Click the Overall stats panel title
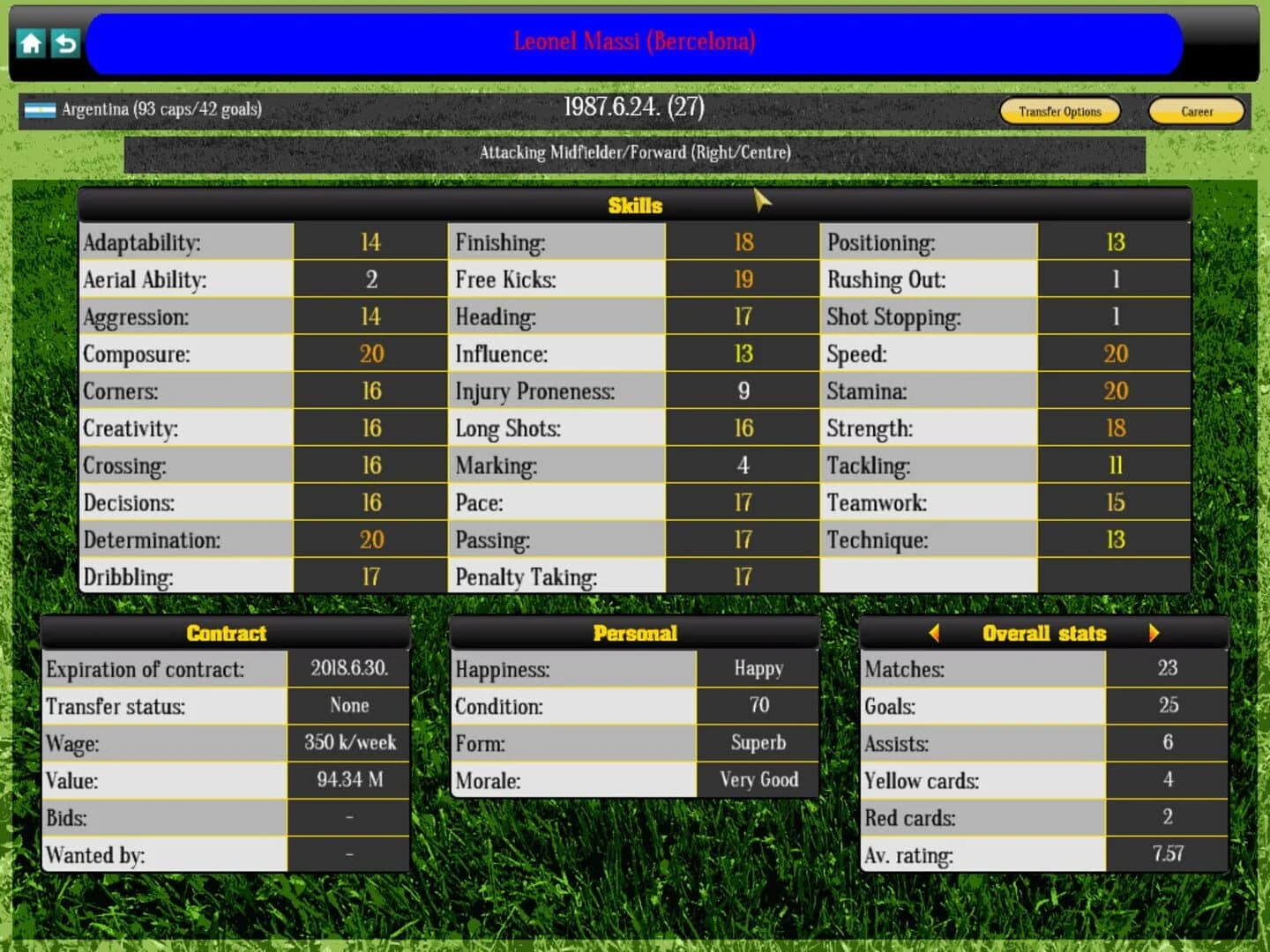This screenshot has height=952, width=1270. tap(1045, 633)
